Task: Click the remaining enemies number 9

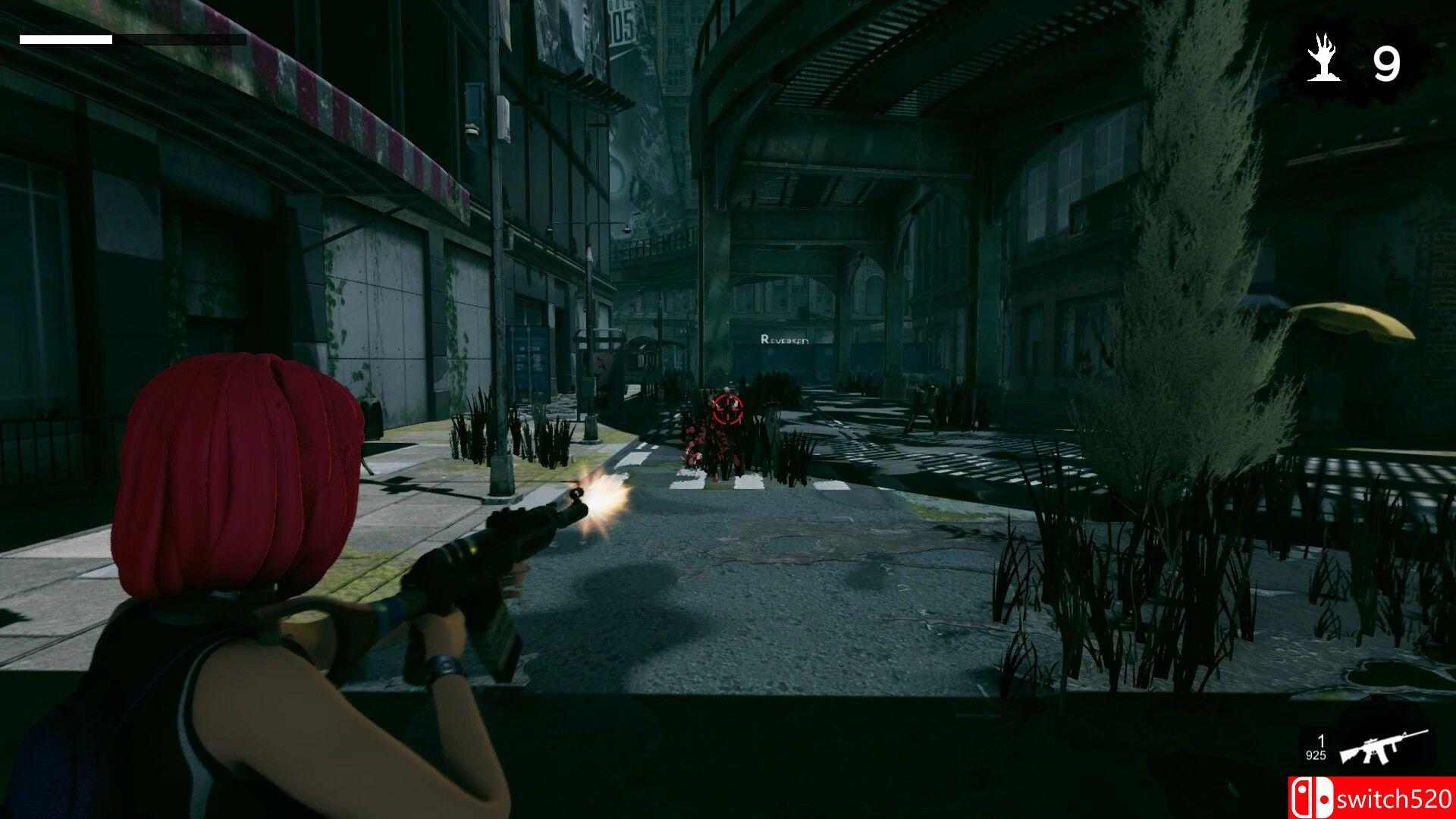Action: coord(1389,63)
